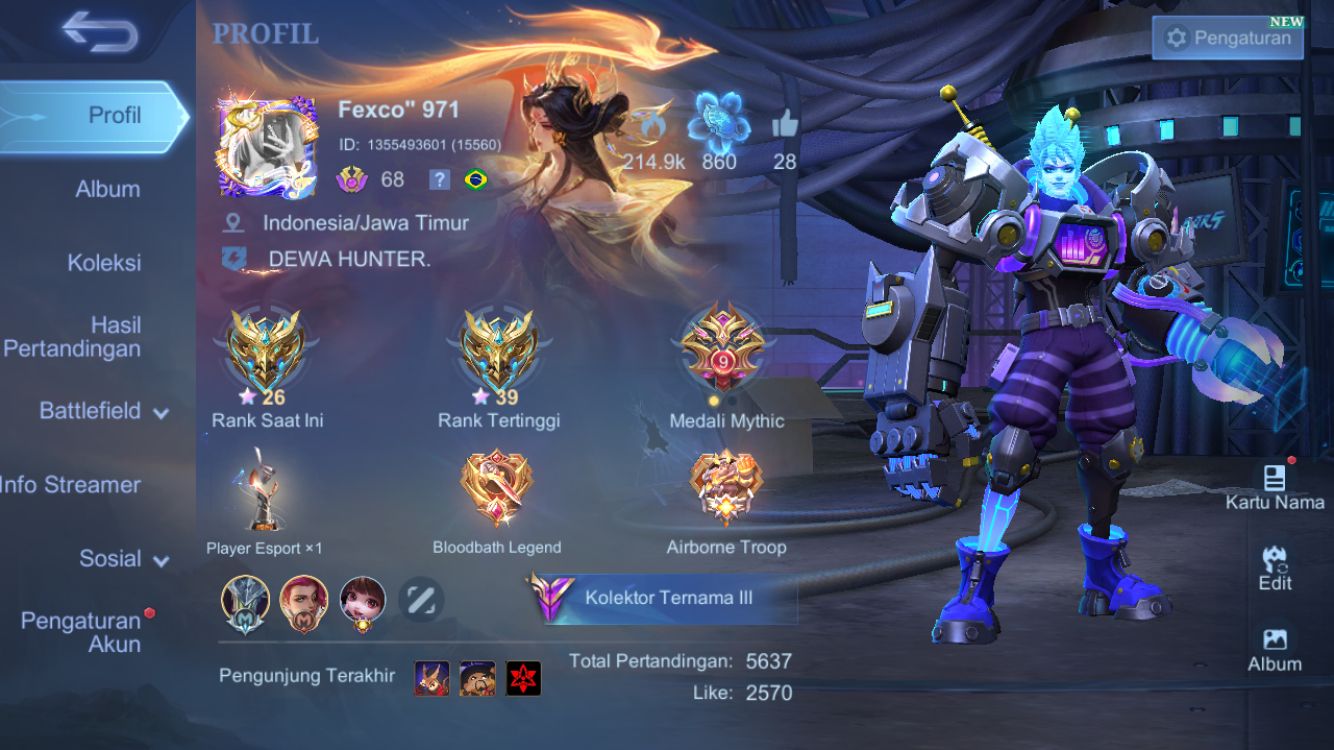
Task: Select the Airborne Troop achievement
Action: coord(726,490)
